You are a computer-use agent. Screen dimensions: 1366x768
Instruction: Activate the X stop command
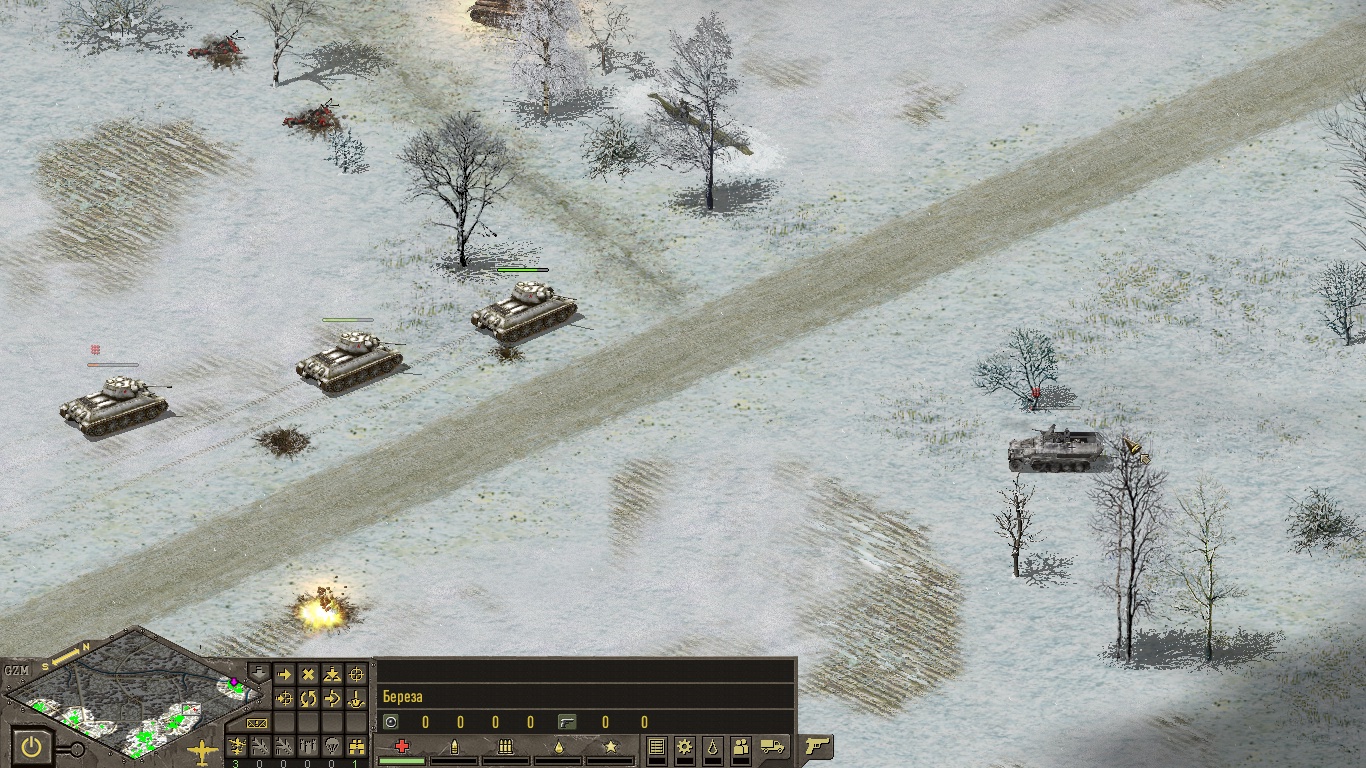coord(308,675)
